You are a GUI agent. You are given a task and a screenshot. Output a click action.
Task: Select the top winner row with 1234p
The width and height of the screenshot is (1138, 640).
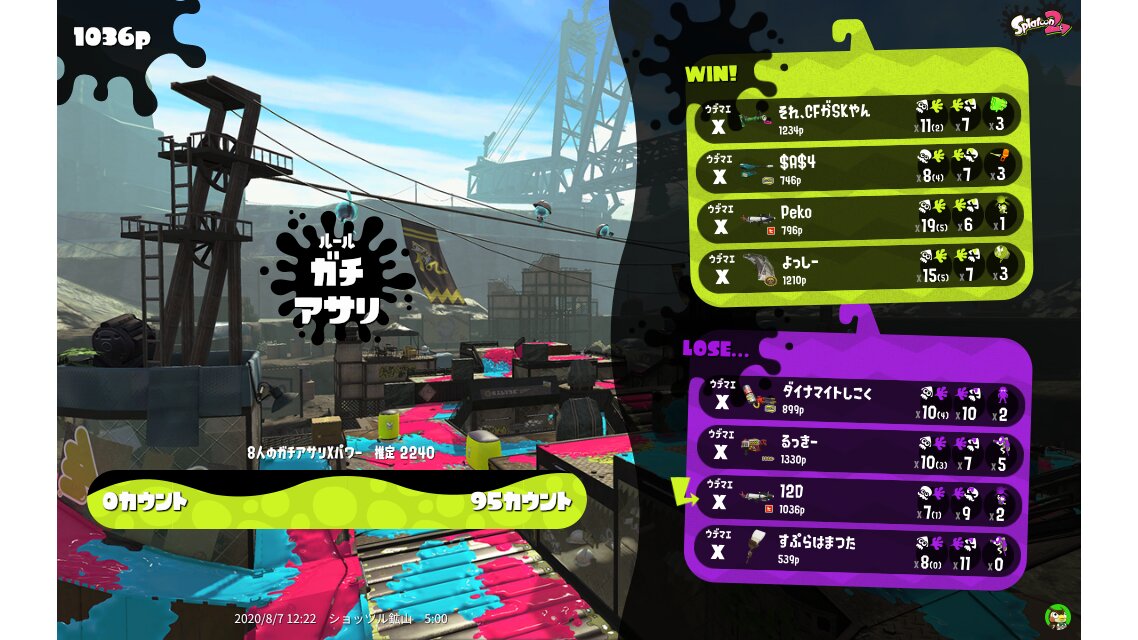click(860, 117)
